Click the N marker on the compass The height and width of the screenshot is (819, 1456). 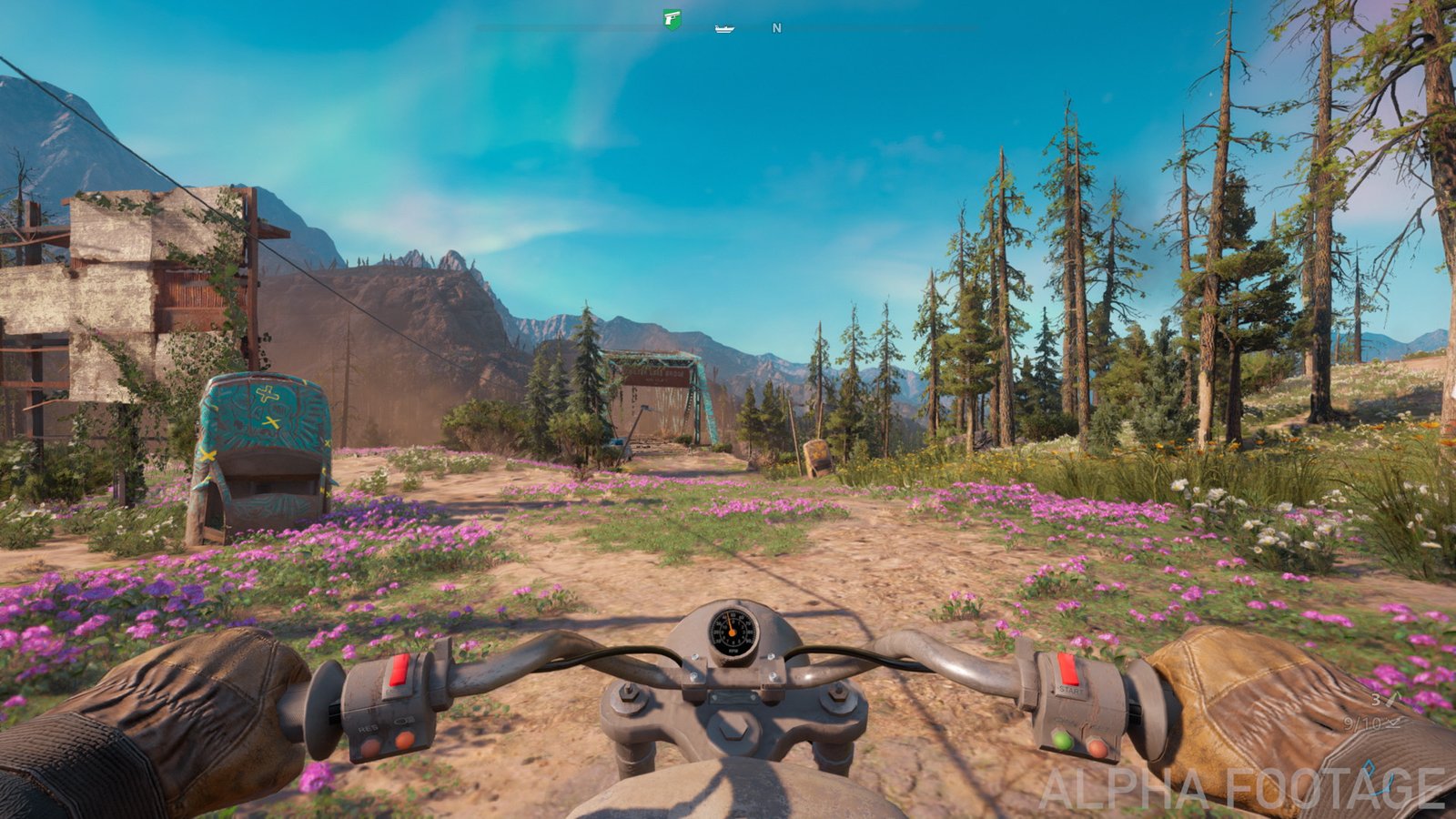point(776,27)
